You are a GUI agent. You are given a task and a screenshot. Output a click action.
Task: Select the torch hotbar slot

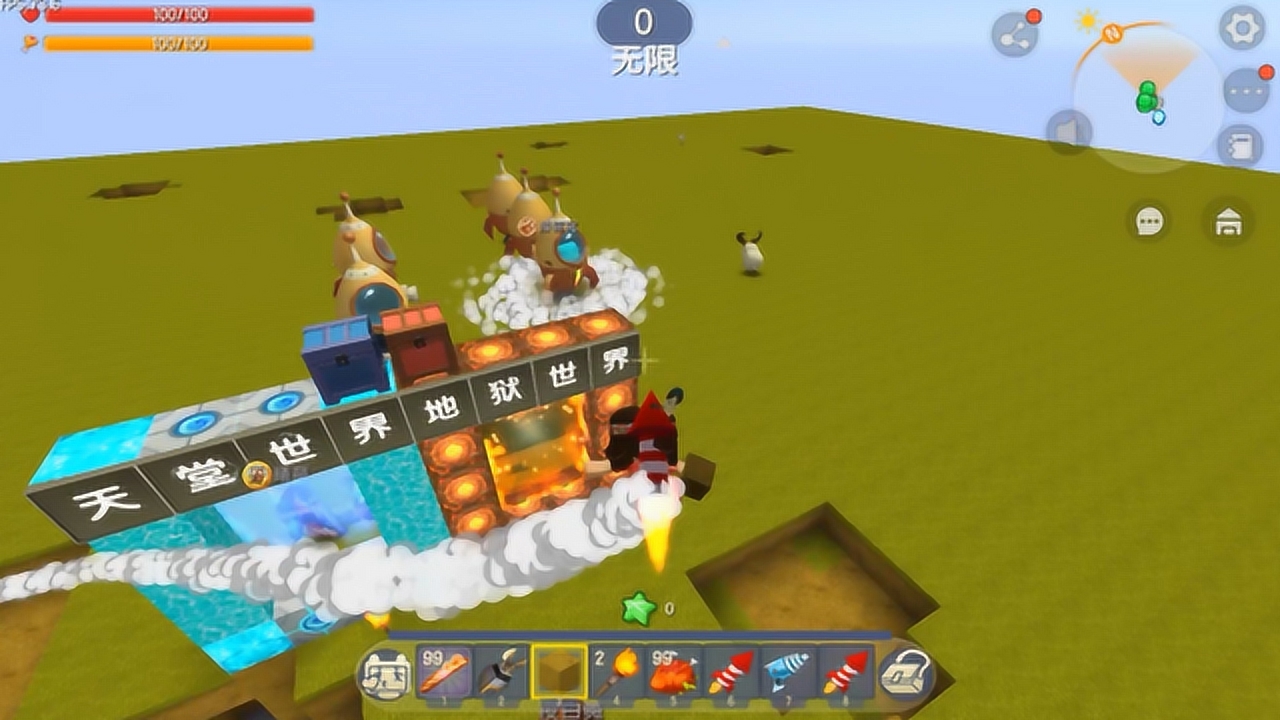click(617, 671)
